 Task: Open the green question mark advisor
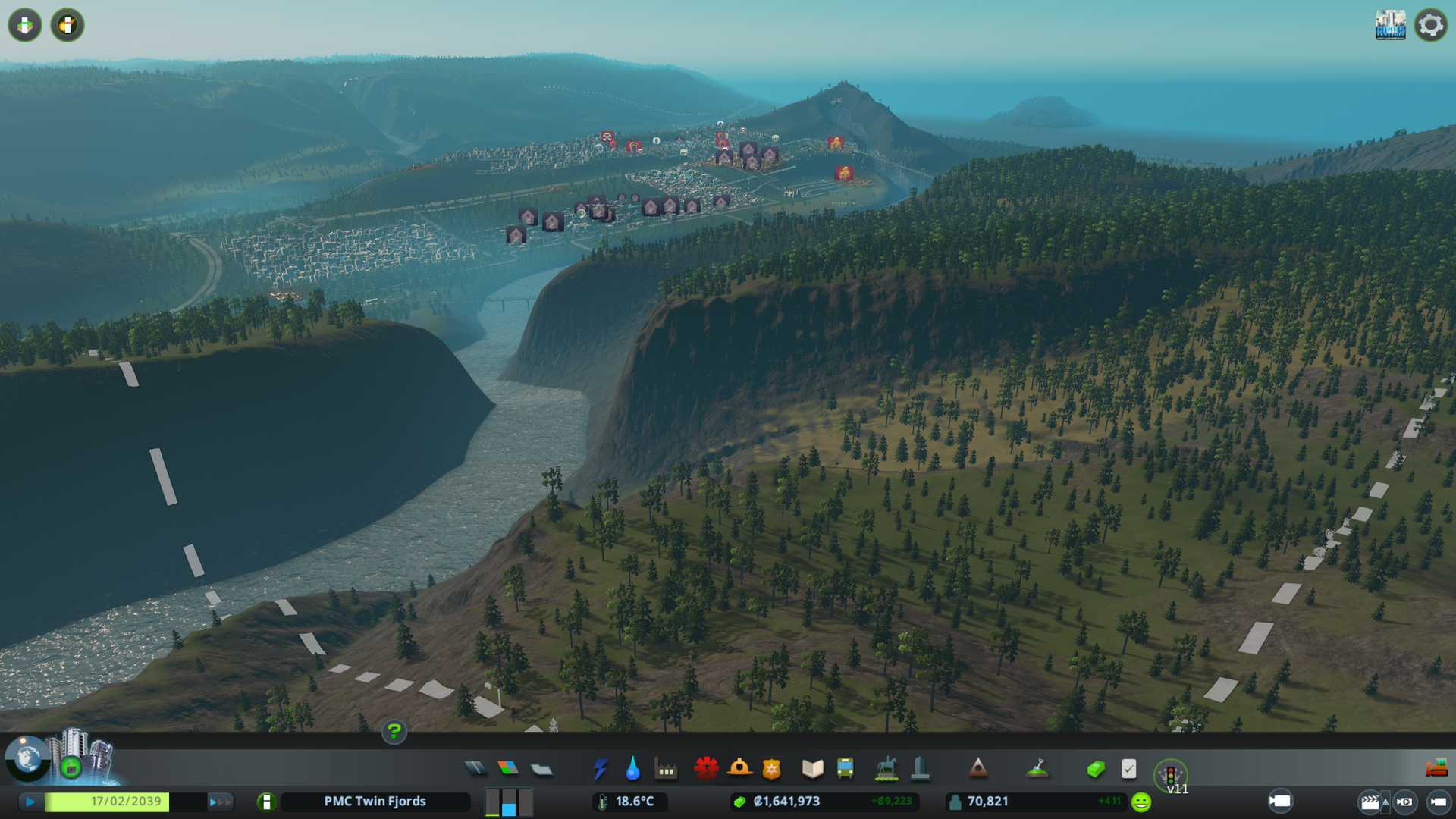click(x=394, y=731)
